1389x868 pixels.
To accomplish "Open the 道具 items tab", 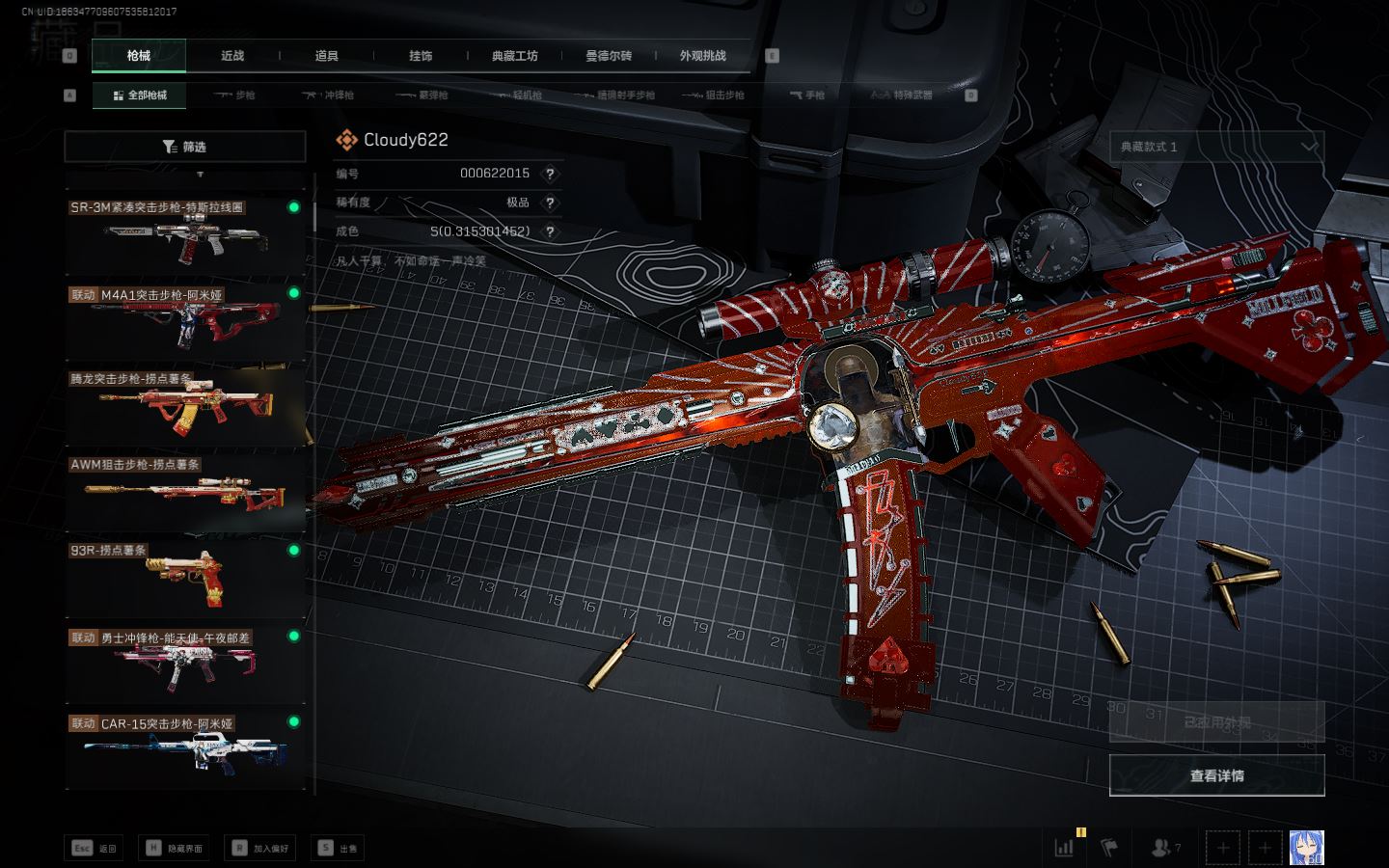I will pyautogui.click(x=326, y=56).
